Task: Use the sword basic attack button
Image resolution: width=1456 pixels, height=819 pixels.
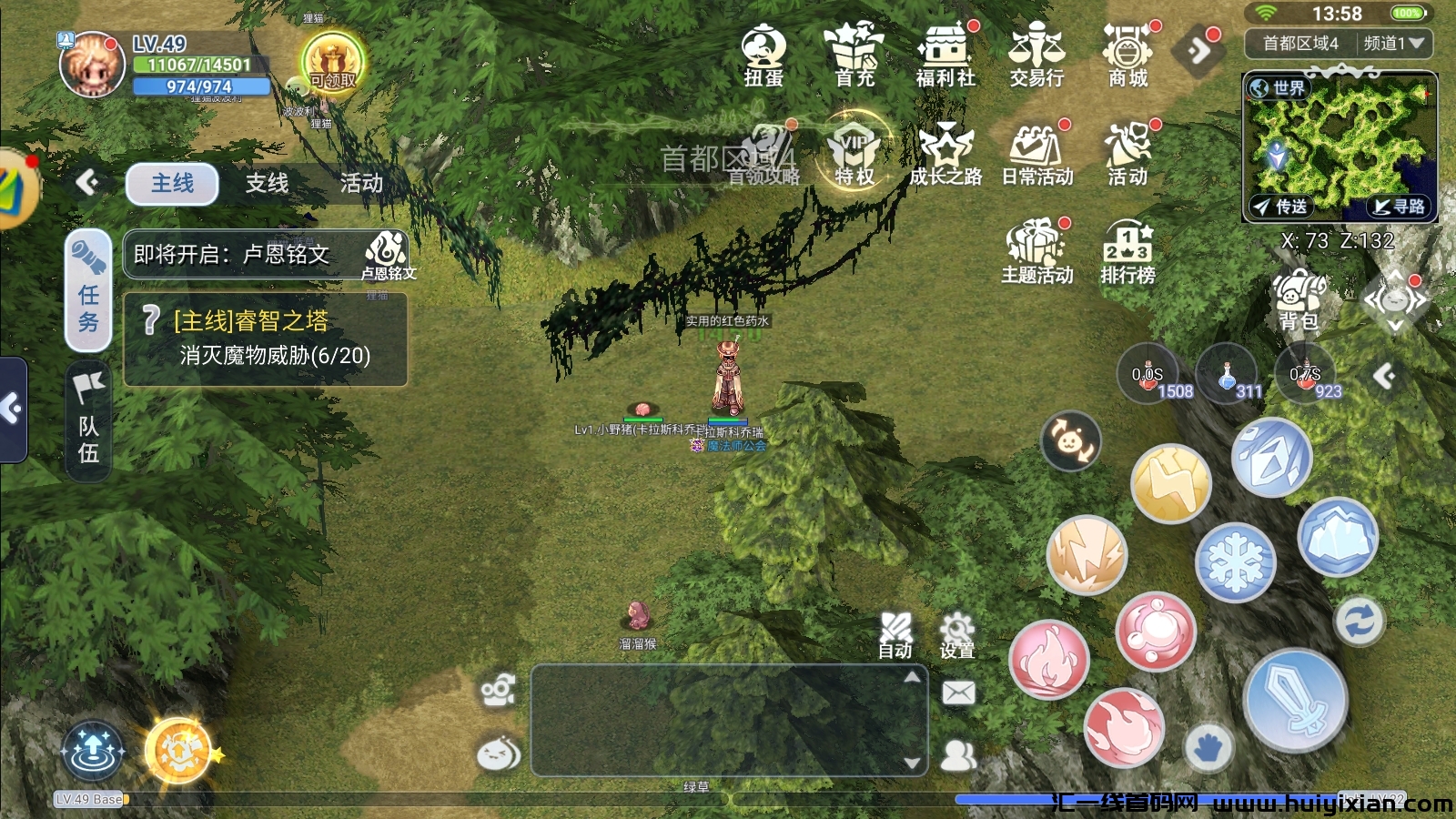Action: click(1295, 701)
